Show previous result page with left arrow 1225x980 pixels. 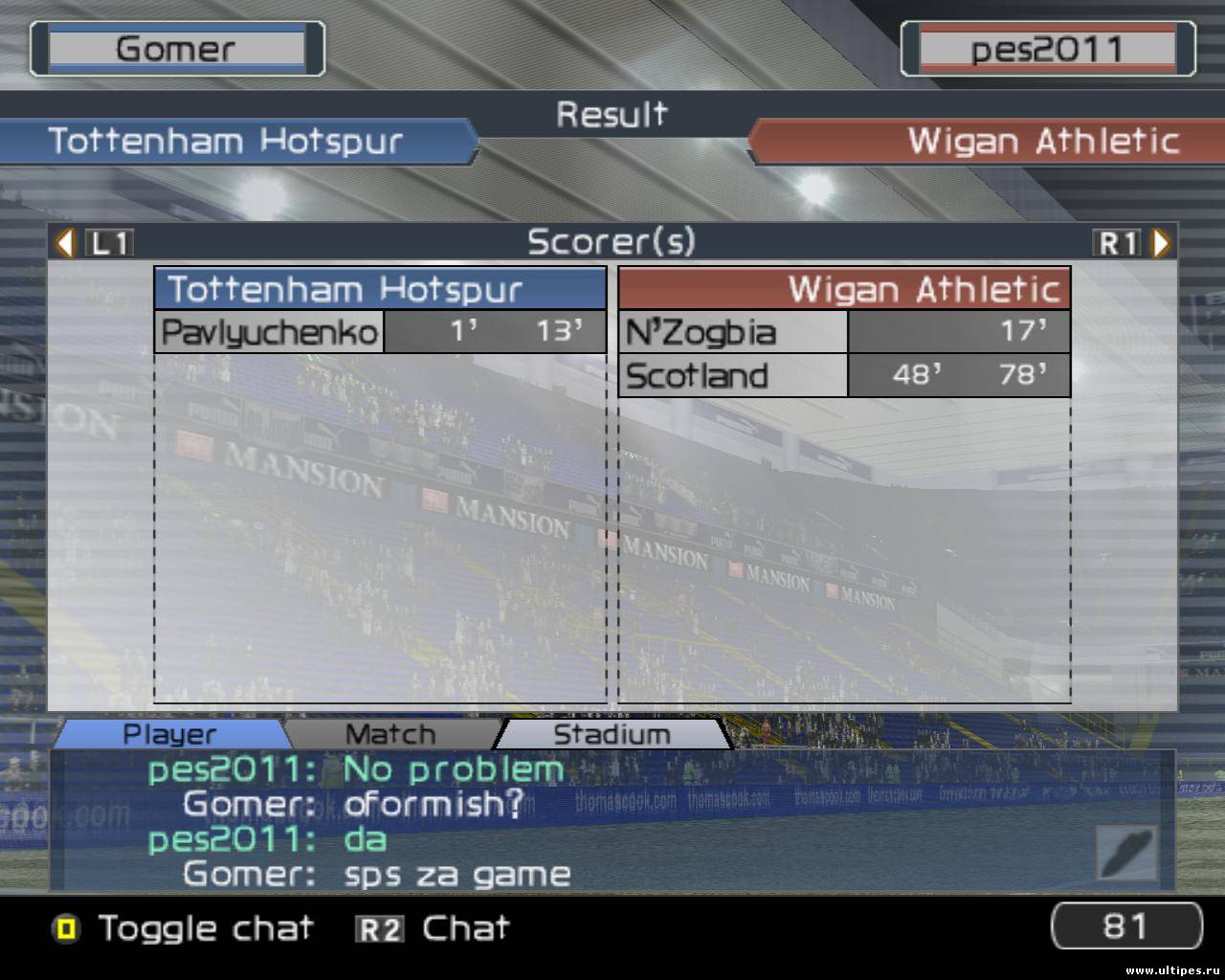pyautogui.click(x=65, y=243)
